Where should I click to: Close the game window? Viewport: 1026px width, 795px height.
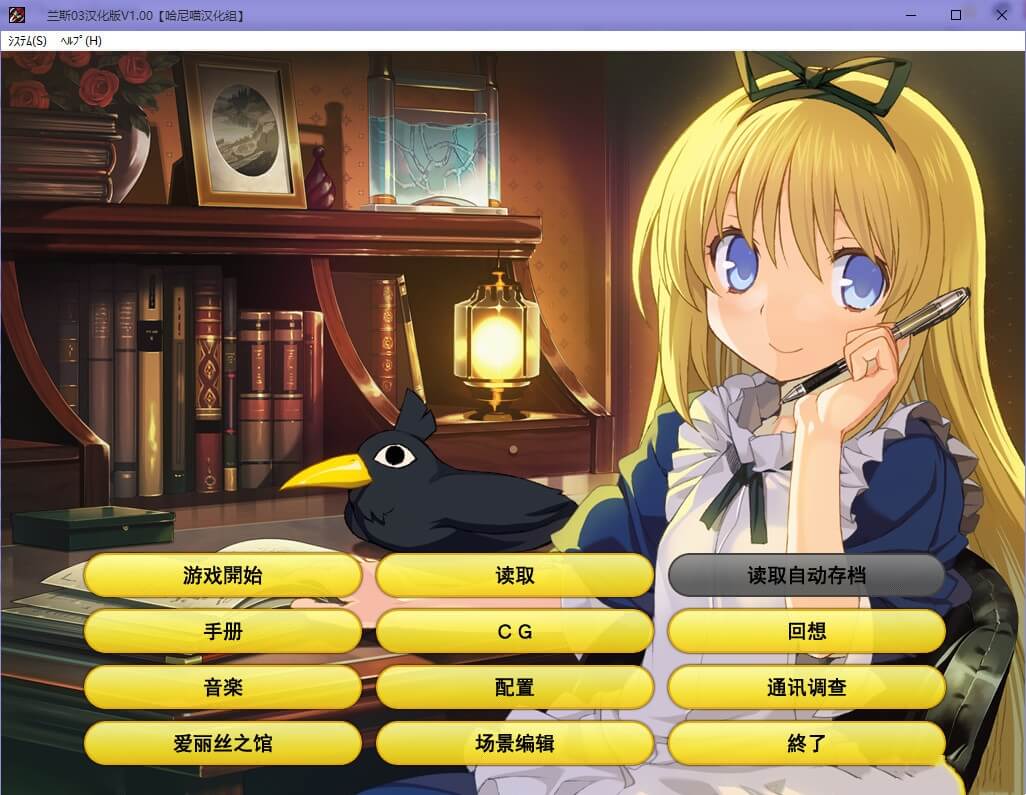[1001, 15]
